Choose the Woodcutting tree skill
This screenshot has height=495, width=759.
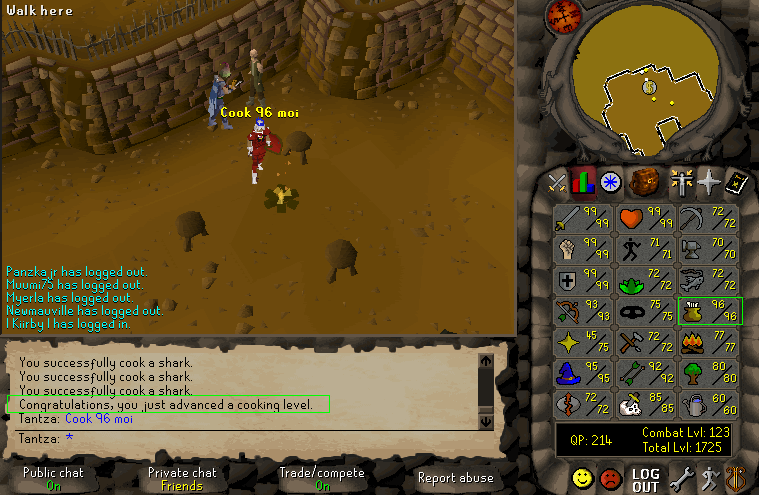[709, 374]
